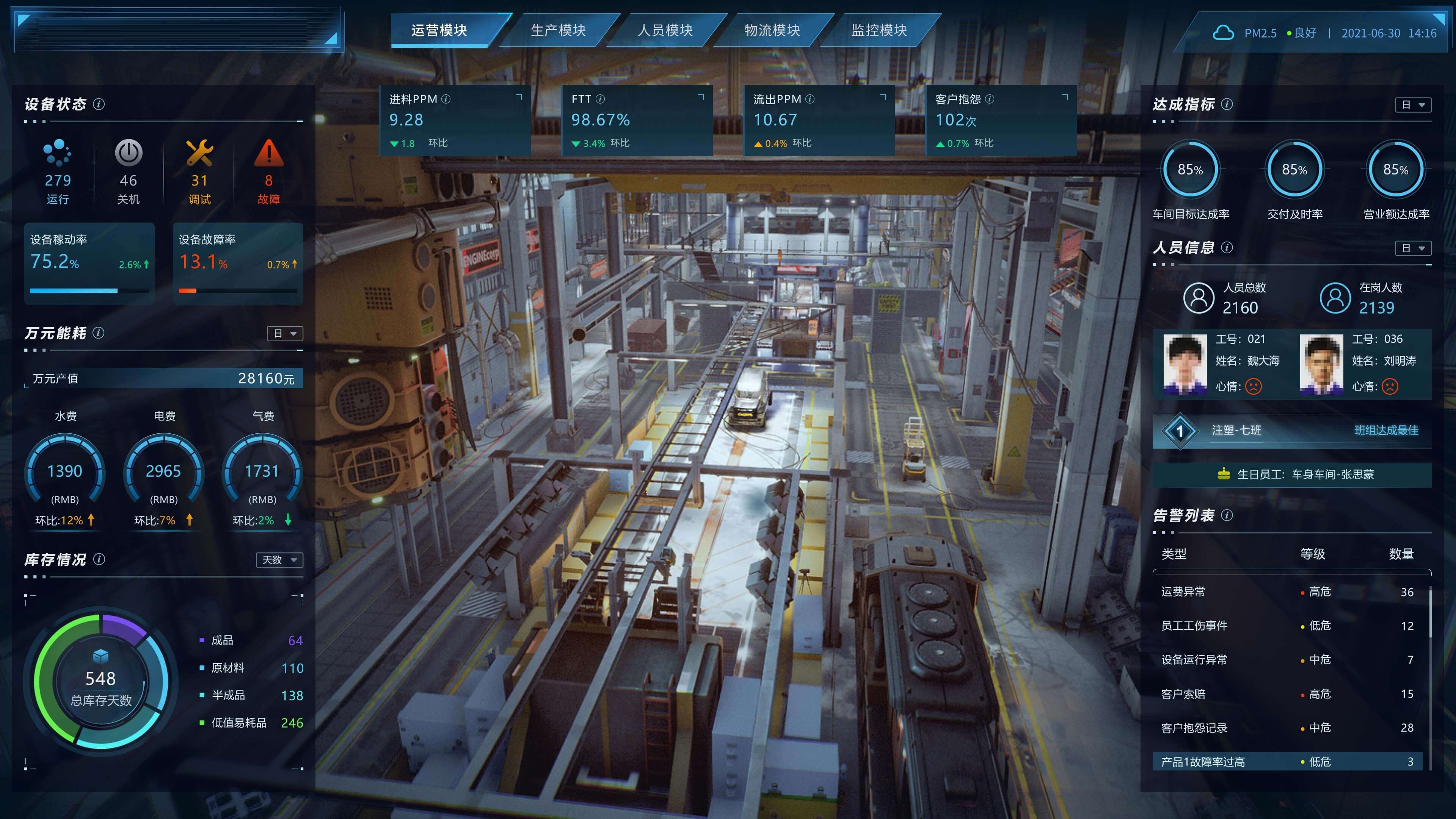Open the 万元能耗 period dropdown

tap(285, 334)
